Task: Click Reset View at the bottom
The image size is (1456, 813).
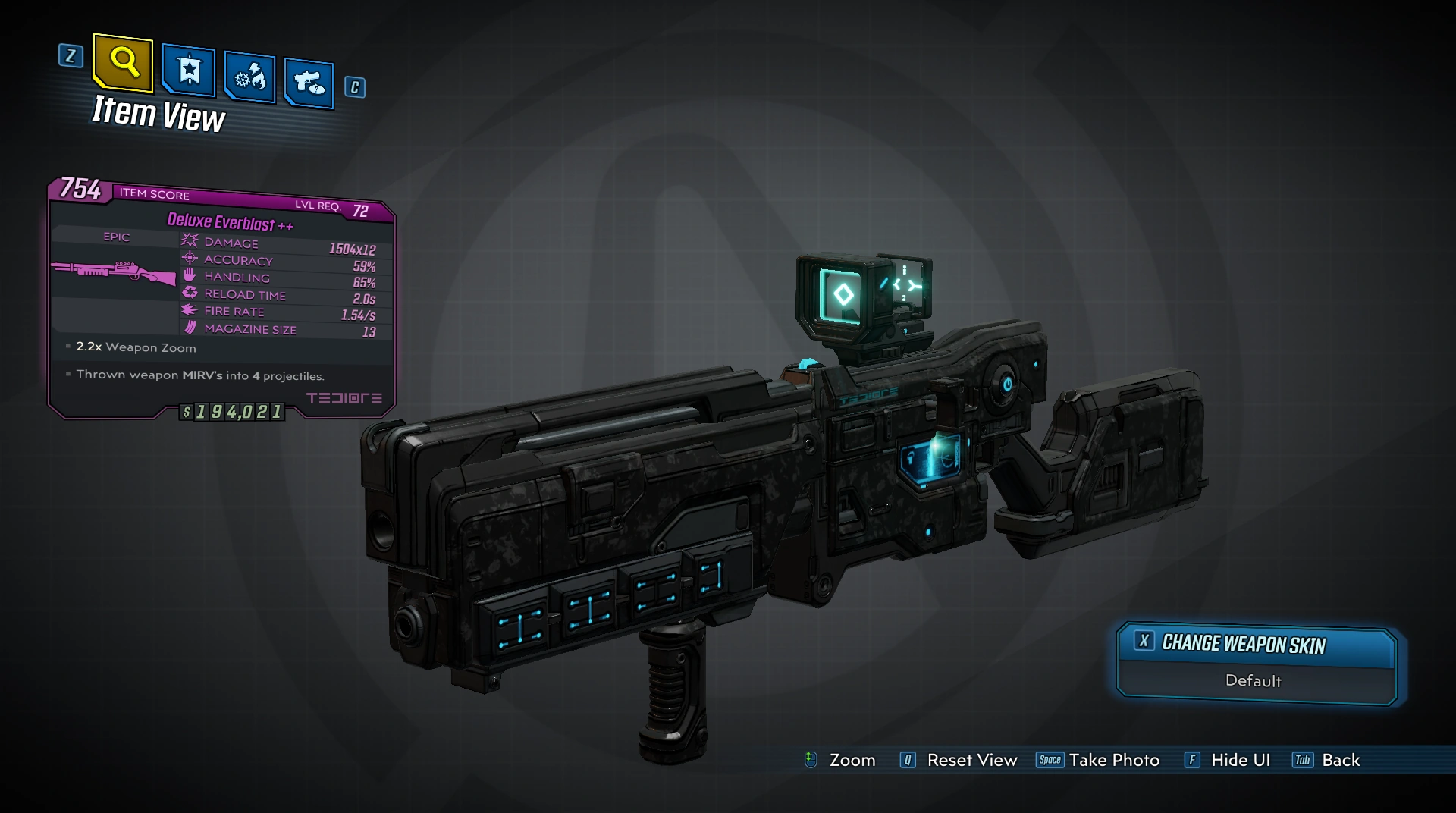Action: [959, 760]
